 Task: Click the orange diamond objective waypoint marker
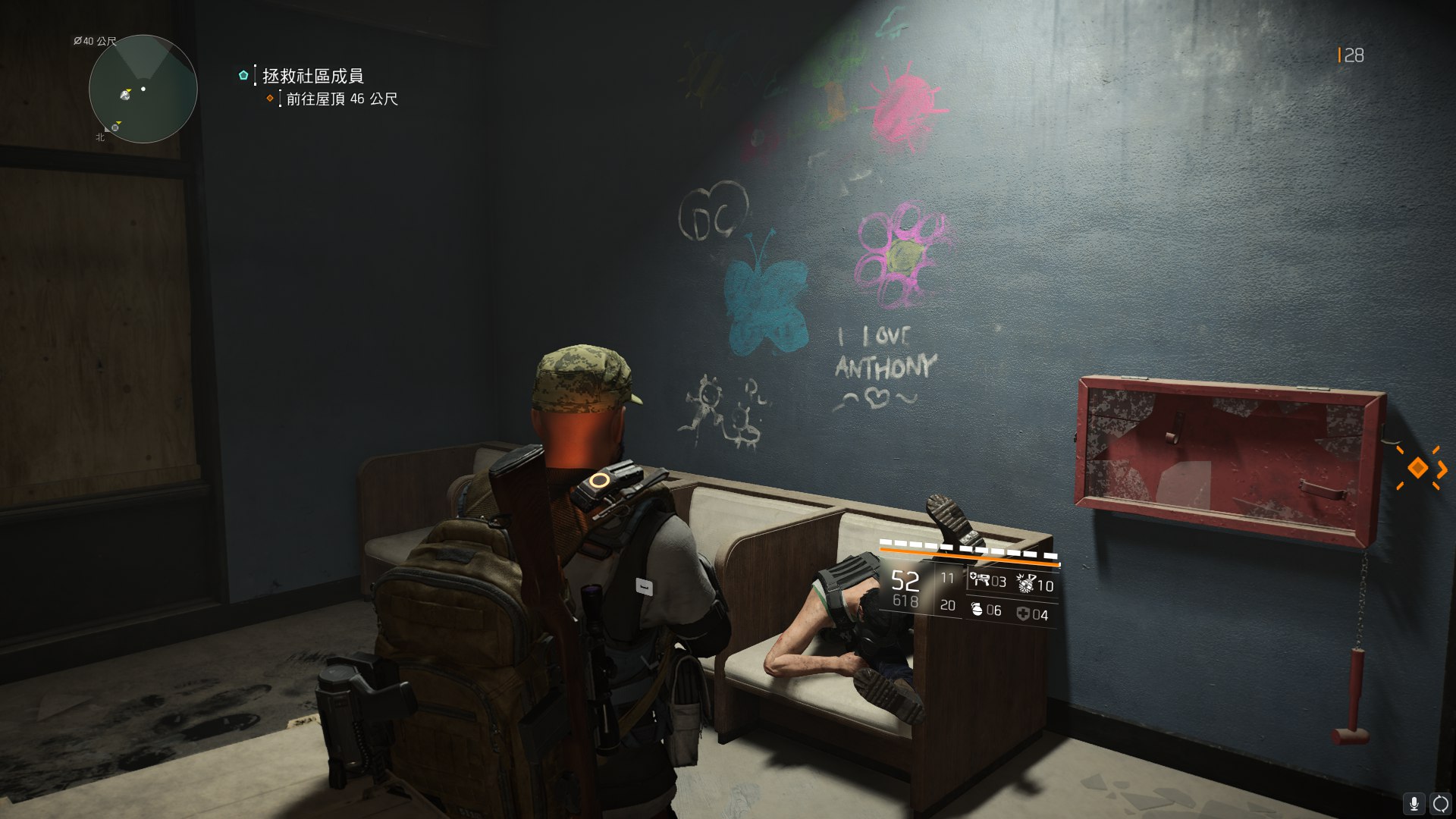point(1417,468)
